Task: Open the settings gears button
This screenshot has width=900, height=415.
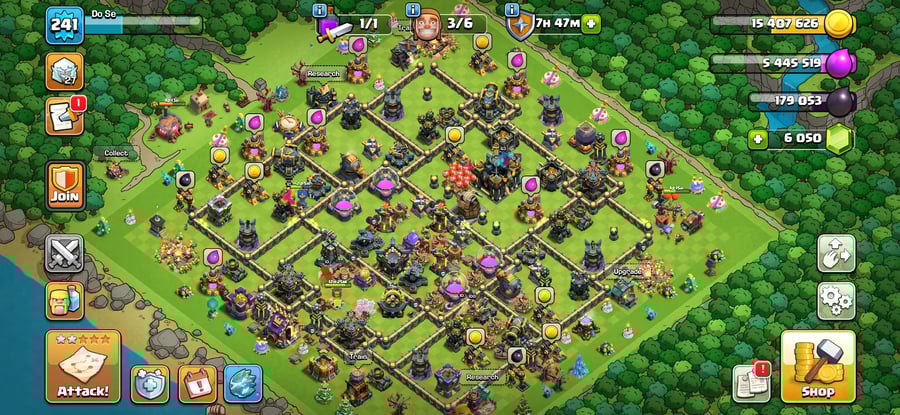Action: (836, 298)
